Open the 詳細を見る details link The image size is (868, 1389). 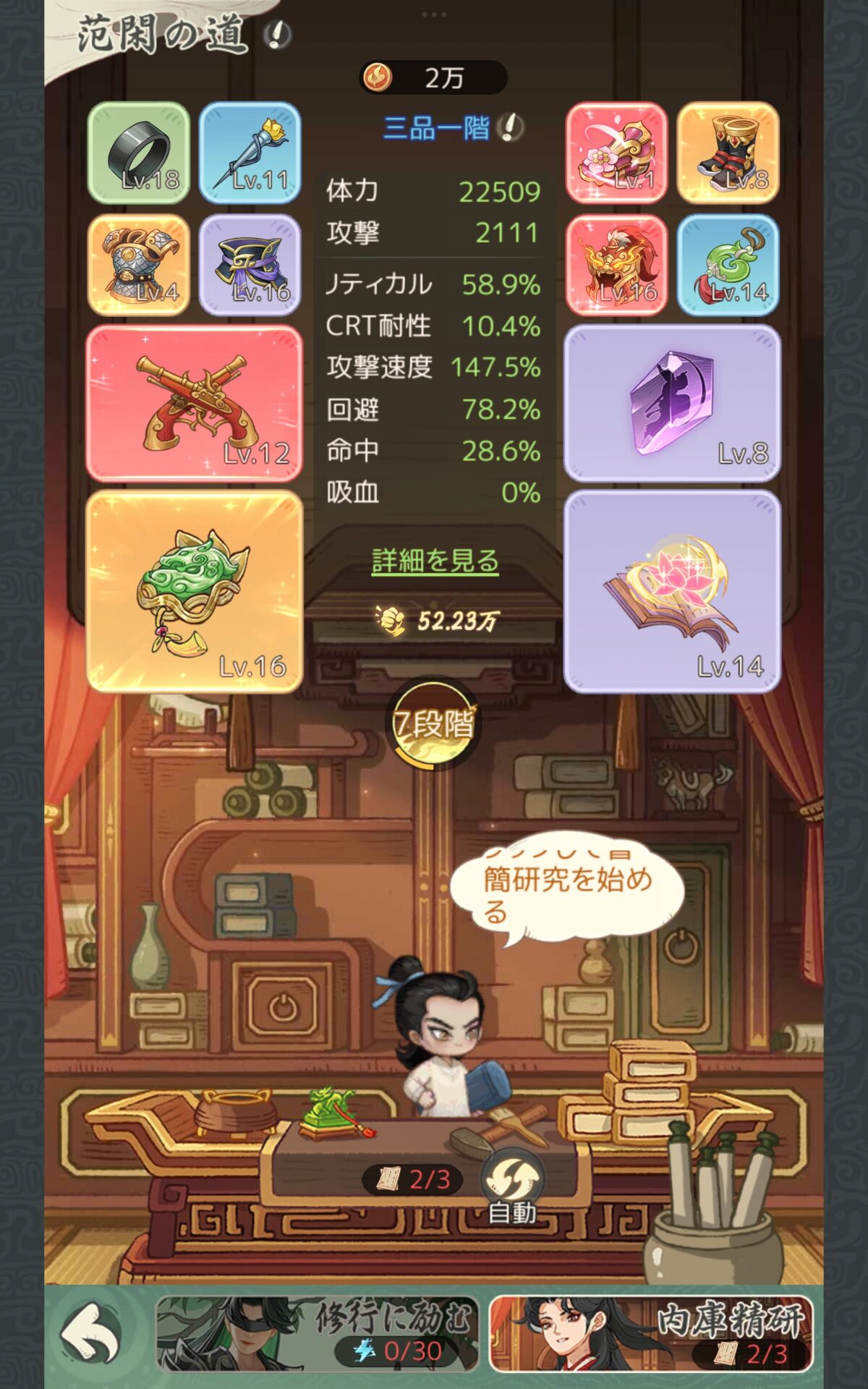[x=435, y=561]
